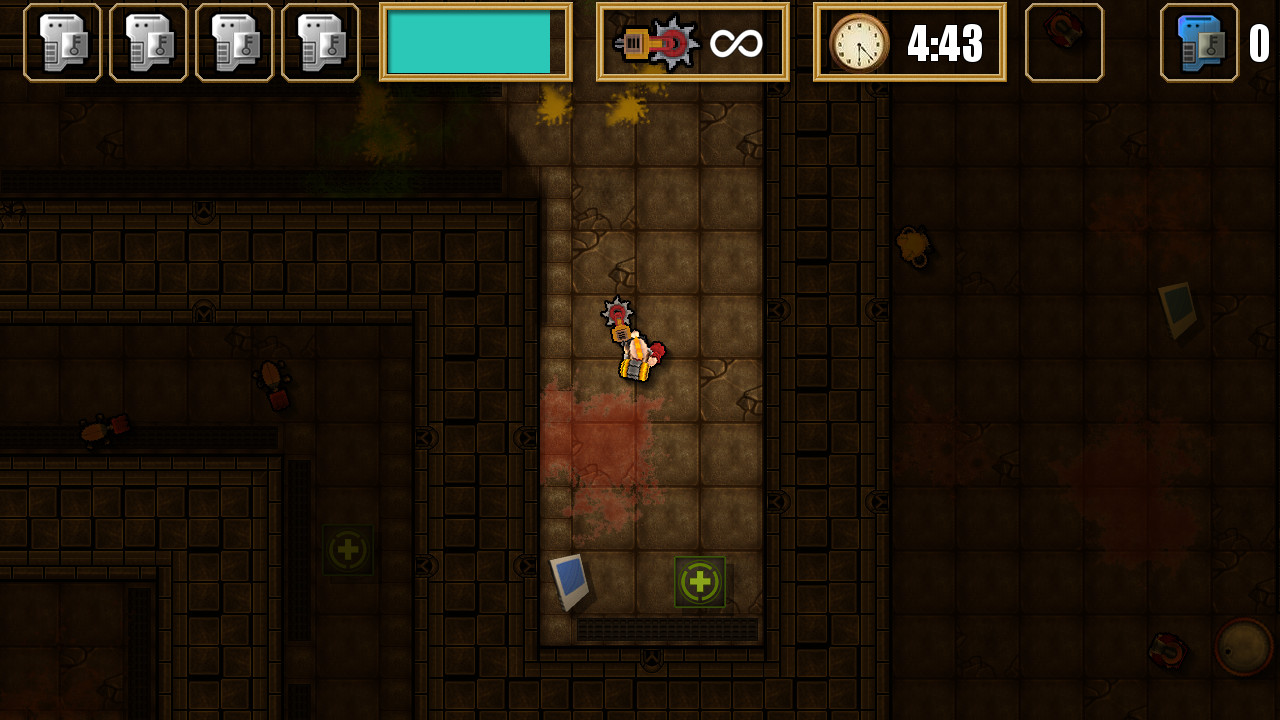This screenshot has width=1280, height=720.
Task: Click the fourth keycard slot icon
Action: (x=320, y=41)
